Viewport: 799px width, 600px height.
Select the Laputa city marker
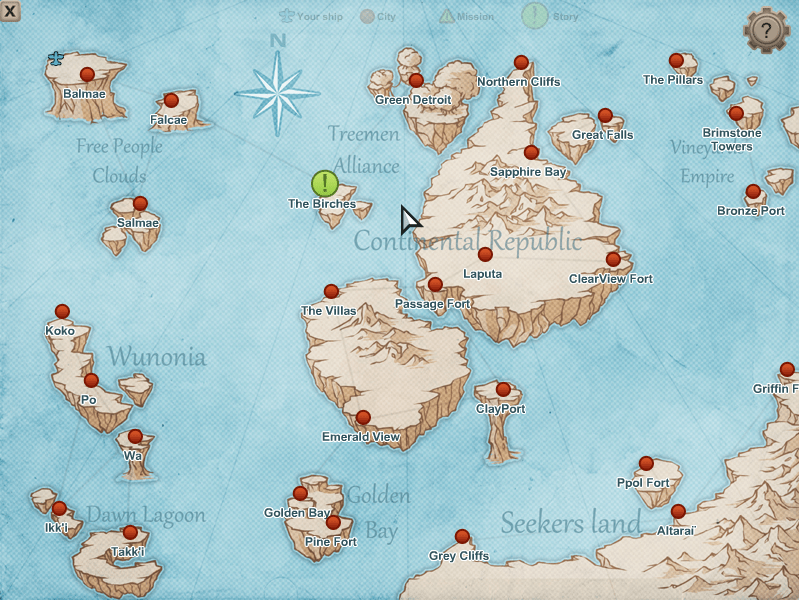coord(485,254)
